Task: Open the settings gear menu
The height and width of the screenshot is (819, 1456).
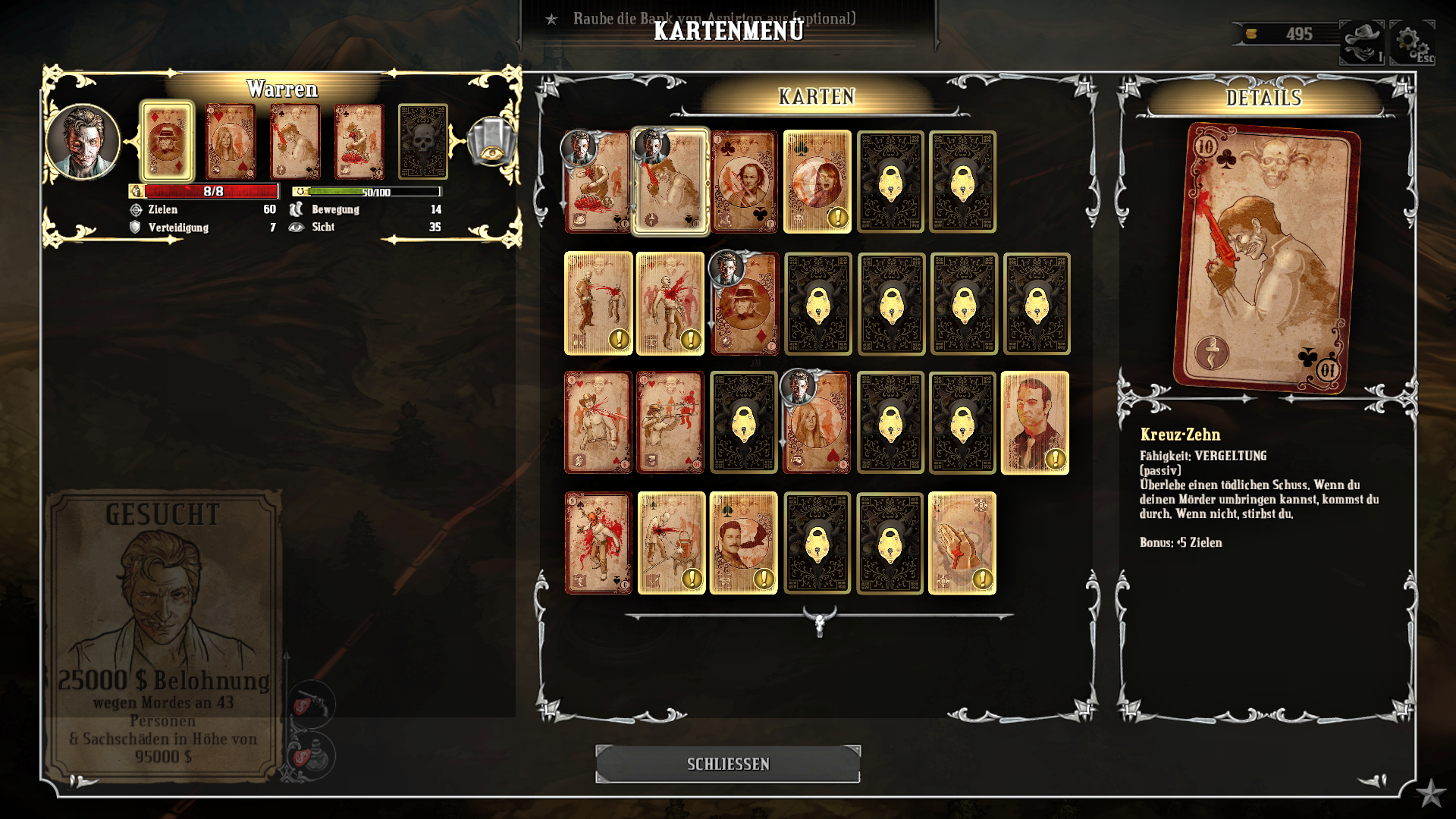Action: [1411, 42]
